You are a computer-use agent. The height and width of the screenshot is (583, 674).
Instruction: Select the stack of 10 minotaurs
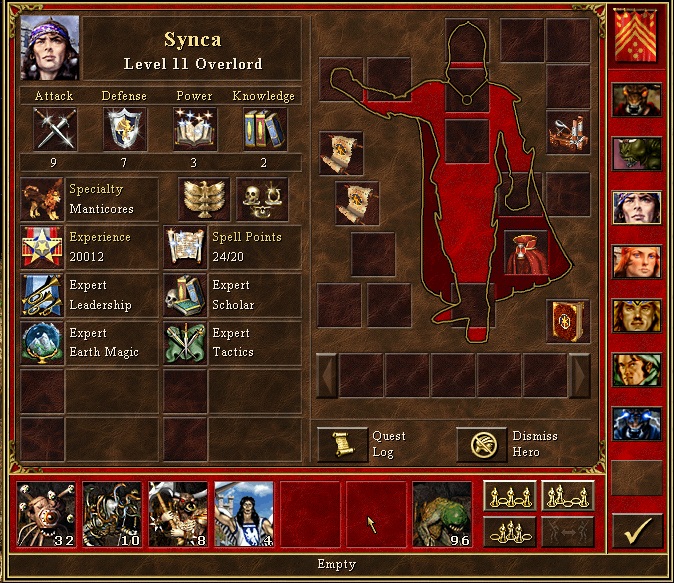coord(112,512)
